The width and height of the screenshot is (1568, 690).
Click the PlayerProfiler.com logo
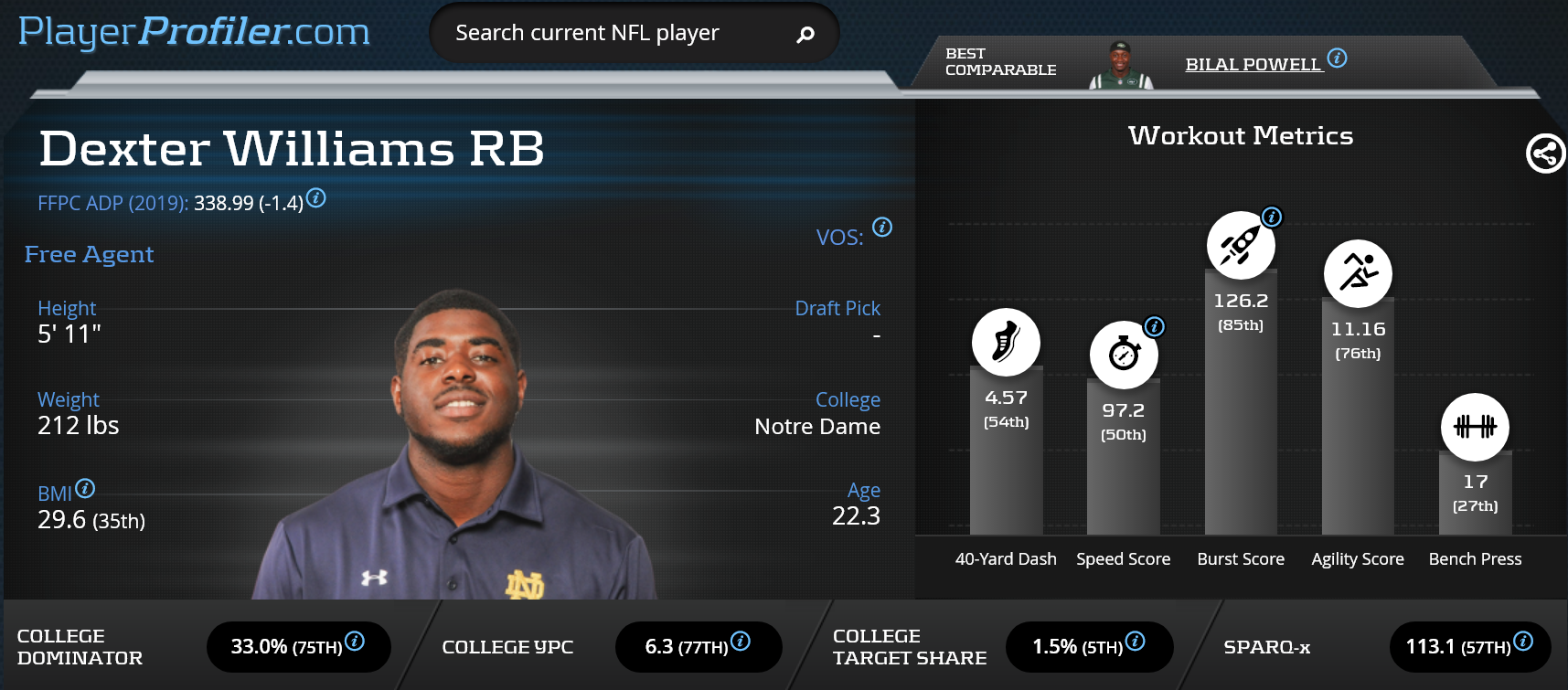194,32
